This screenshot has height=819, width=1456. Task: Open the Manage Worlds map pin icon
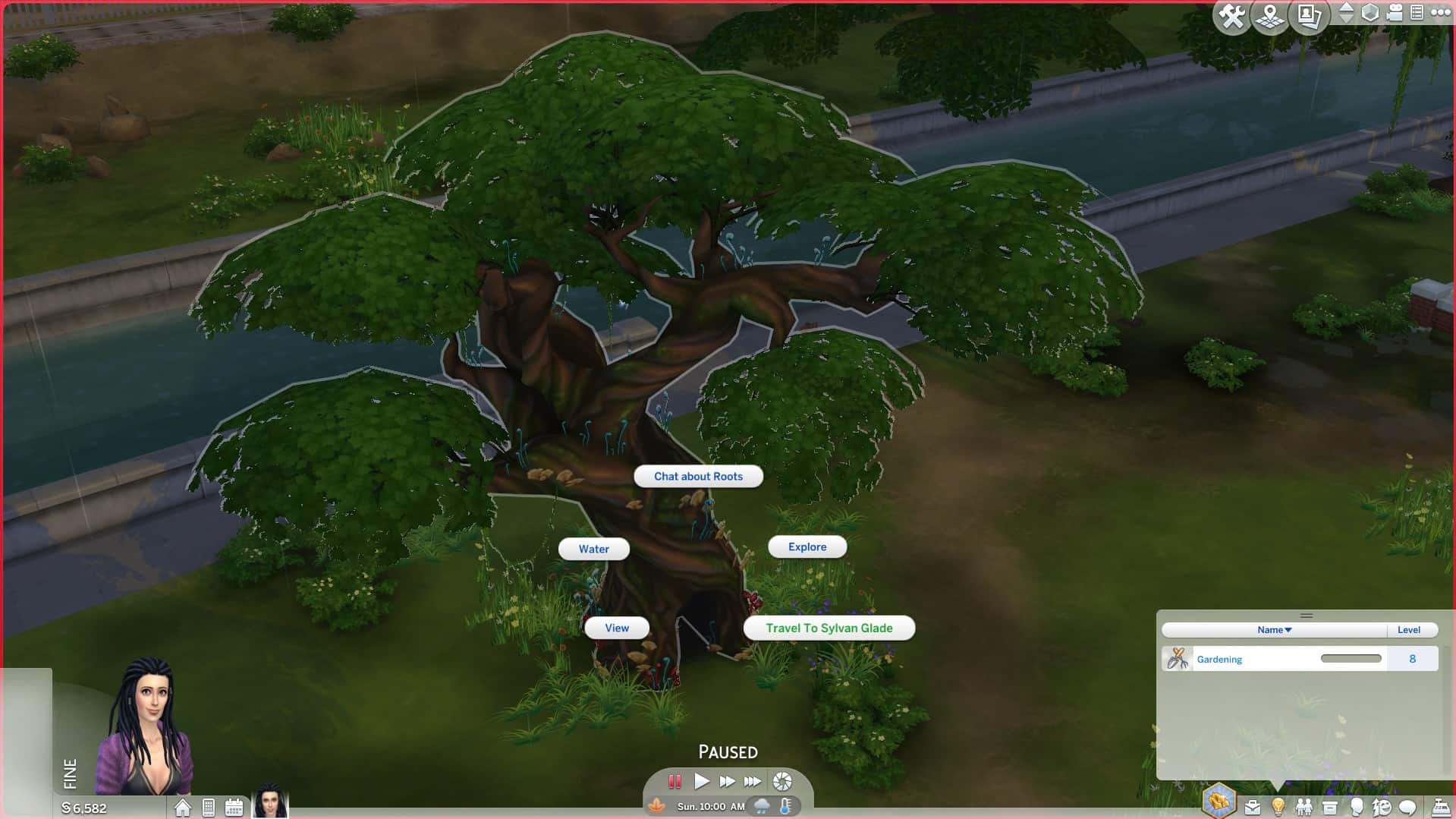1269,16
